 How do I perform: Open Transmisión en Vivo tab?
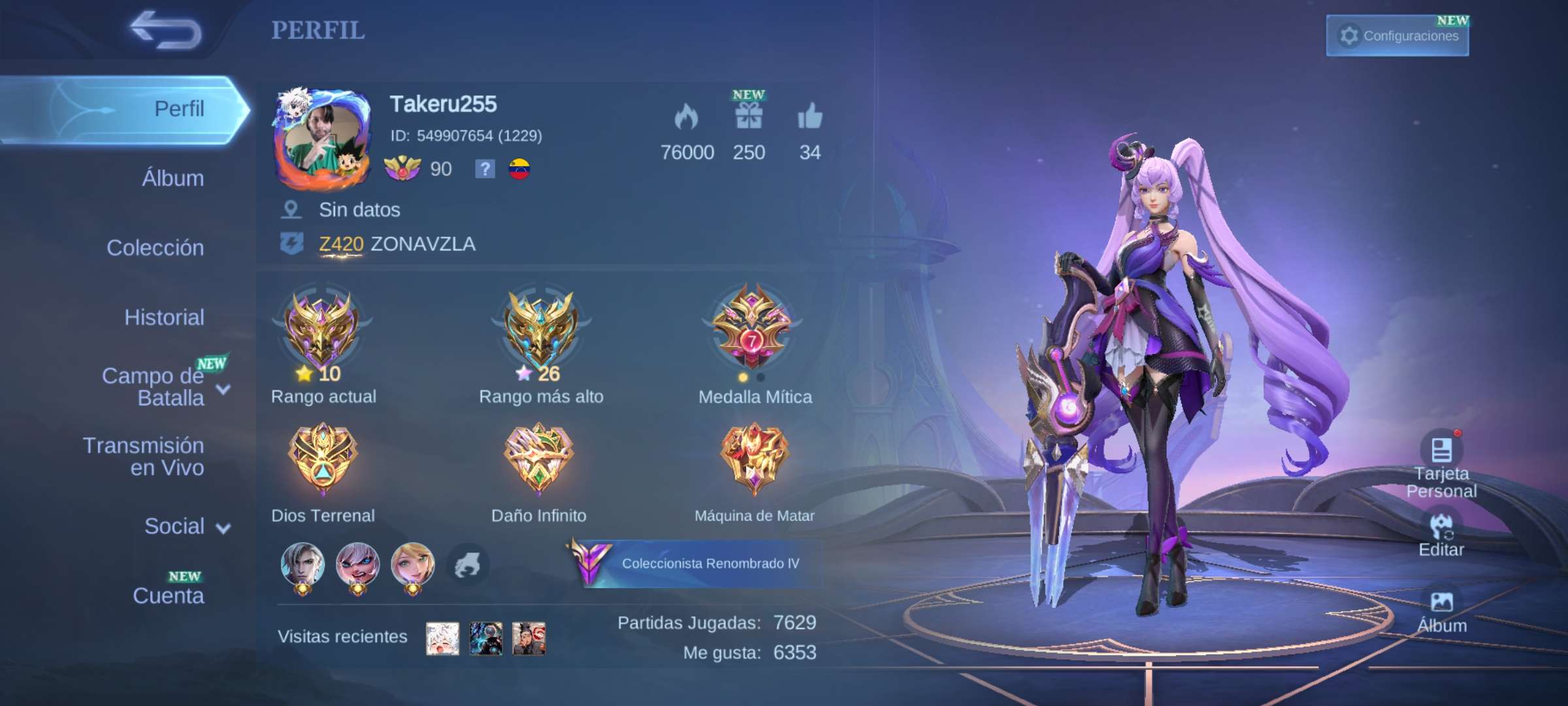[x=144, y=456]
